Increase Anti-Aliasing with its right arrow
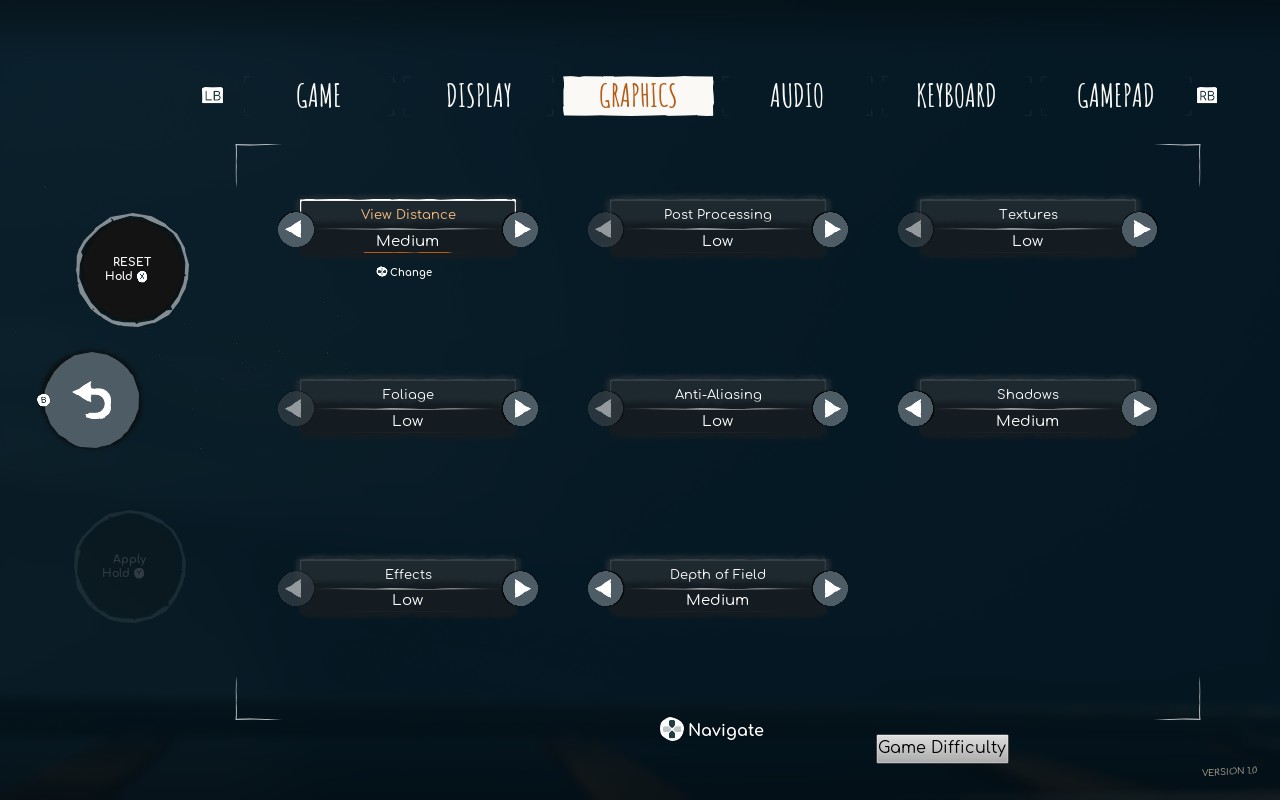 tap(830, 408)
